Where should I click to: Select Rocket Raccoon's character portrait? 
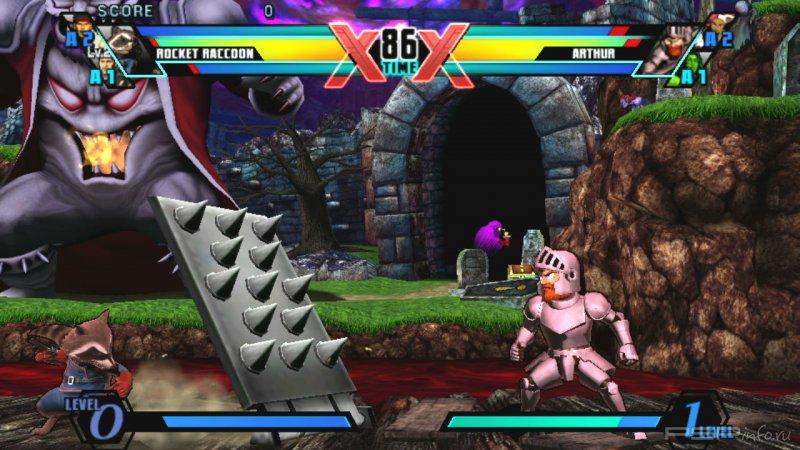pos(126,50)
